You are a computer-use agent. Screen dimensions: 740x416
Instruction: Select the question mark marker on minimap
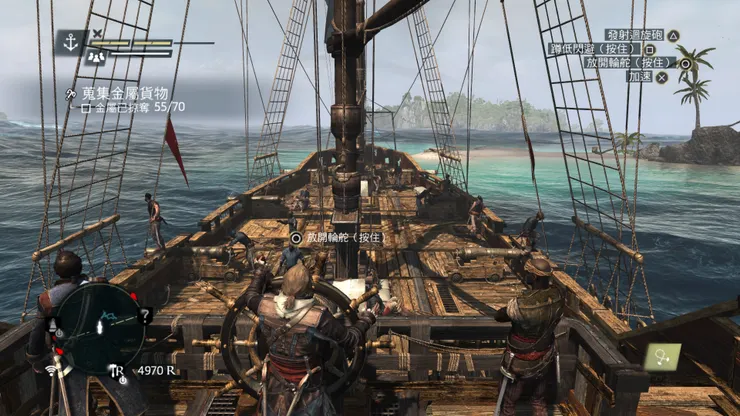[x=146, y=316]
